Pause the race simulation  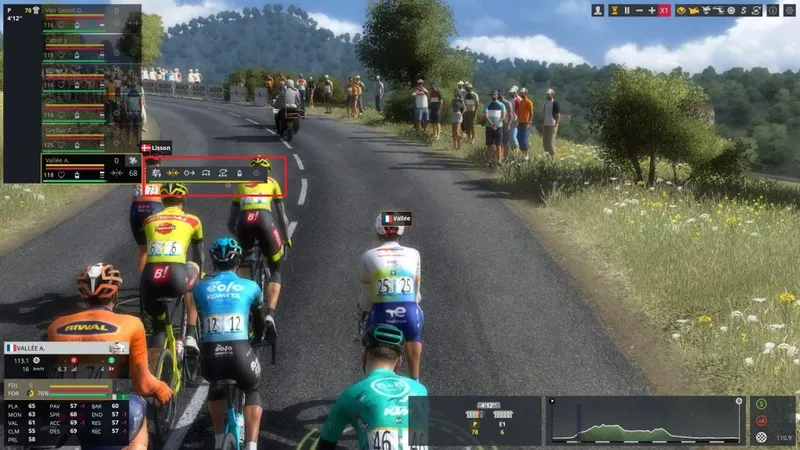click(627, 10)
